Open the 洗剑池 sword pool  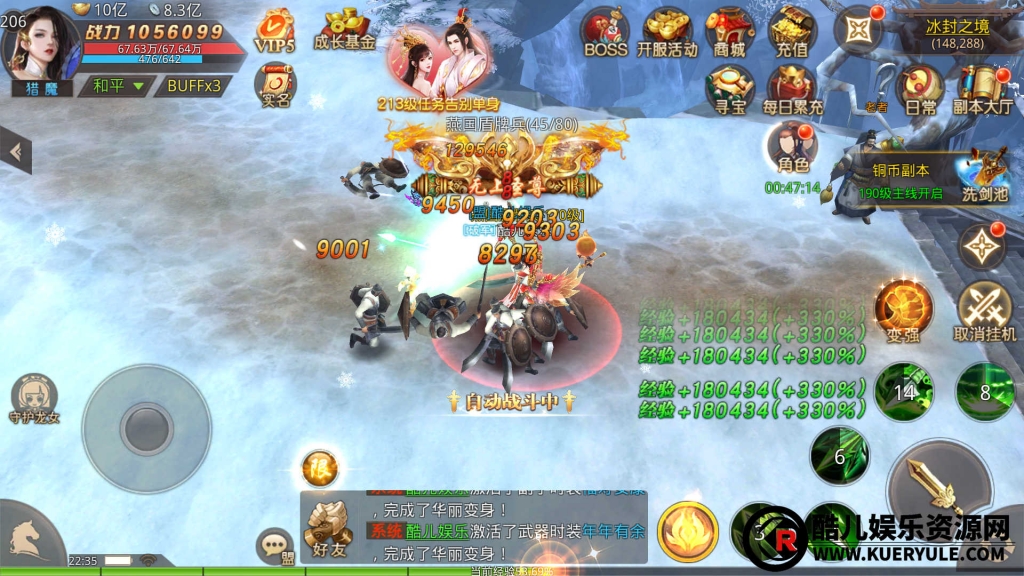tap(984, 173)
